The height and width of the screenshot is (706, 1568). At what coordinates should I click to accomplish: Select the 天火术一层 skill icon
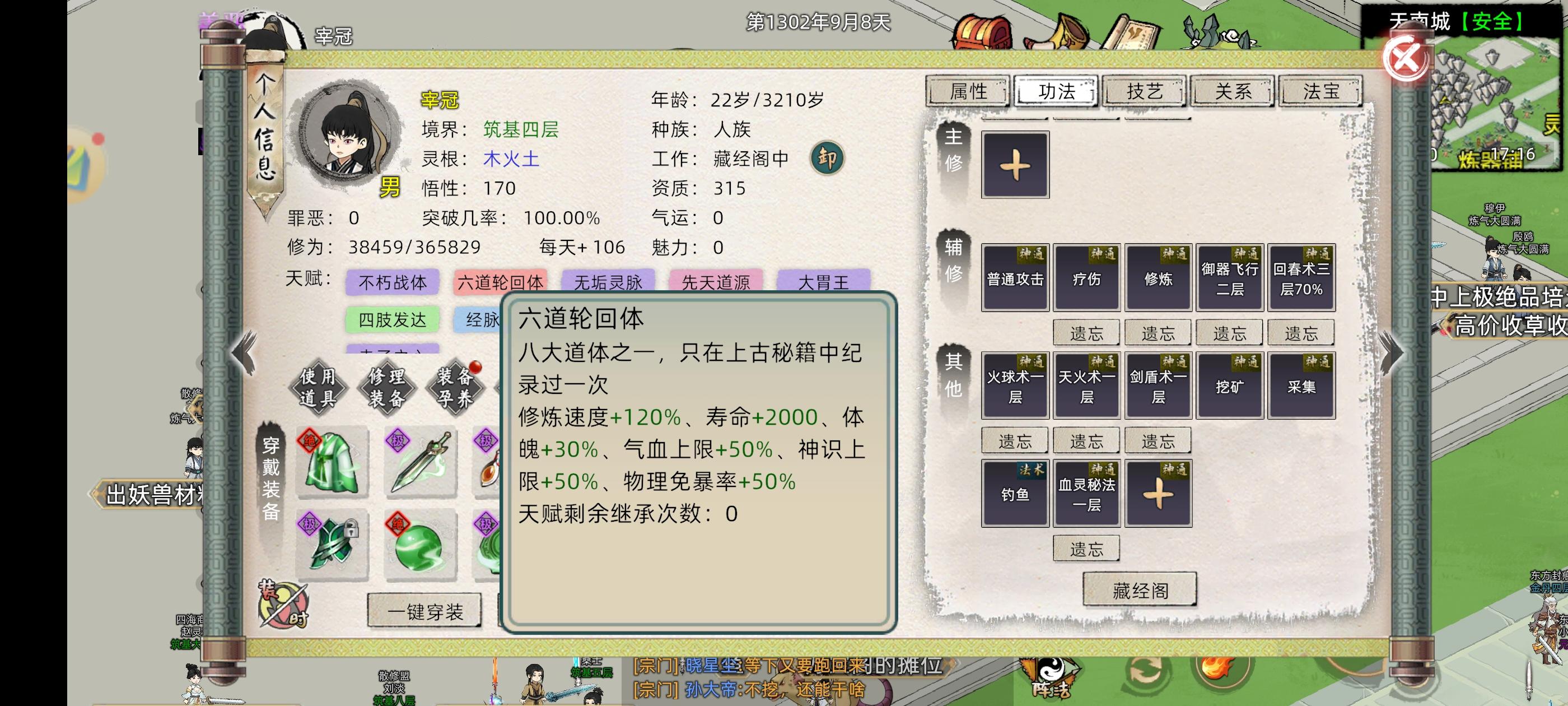tap(1086, 385)
